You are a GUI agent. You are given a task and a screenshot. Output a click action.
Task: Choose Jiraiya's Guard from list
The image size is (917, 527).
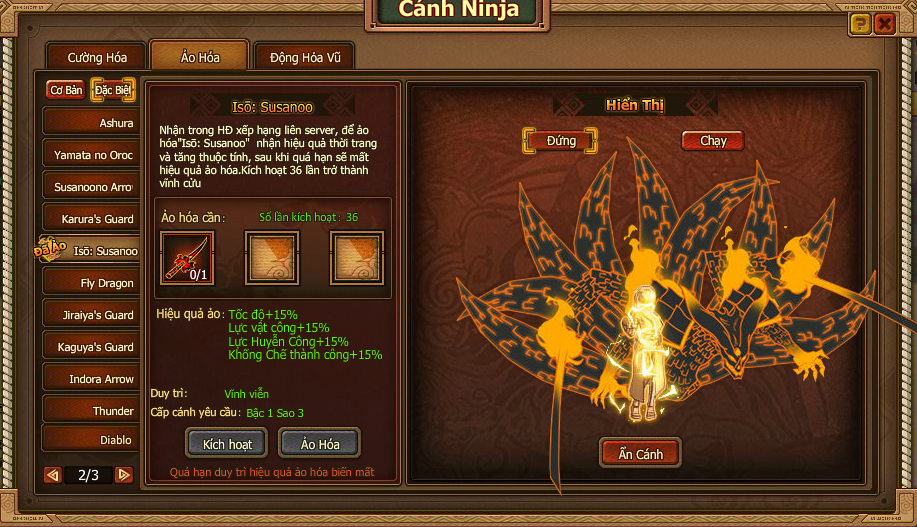(90, 315)
